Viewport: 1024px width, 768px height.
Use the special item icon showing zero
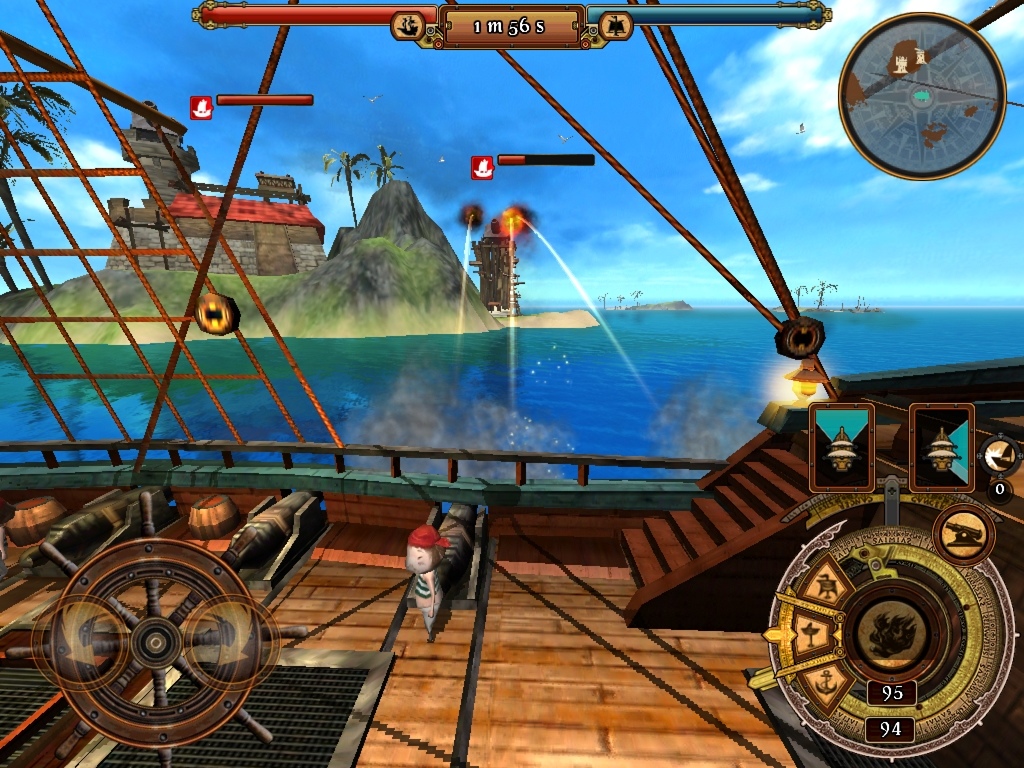(998, 458)
